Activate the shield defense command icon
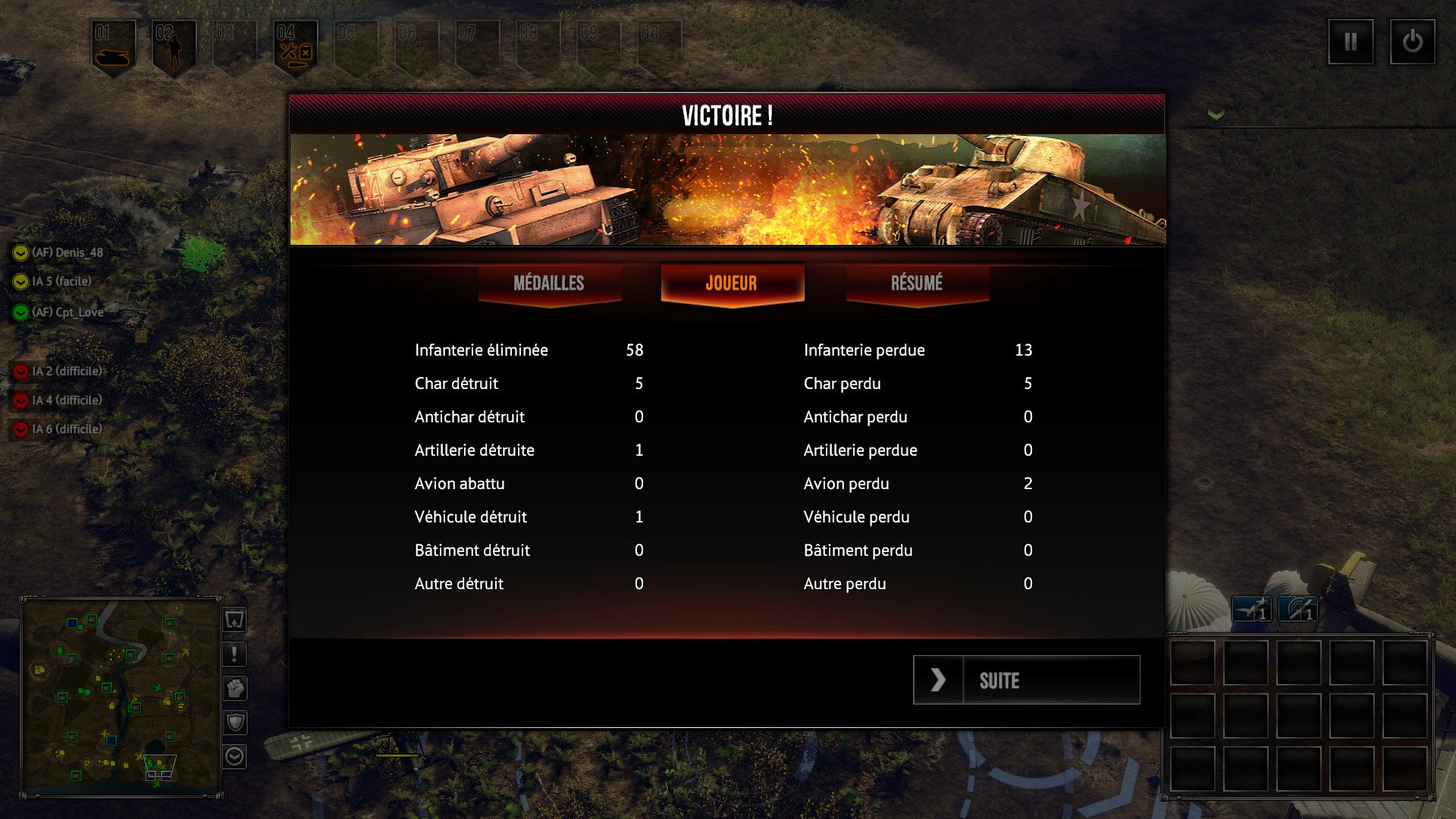 coord(235,723)
